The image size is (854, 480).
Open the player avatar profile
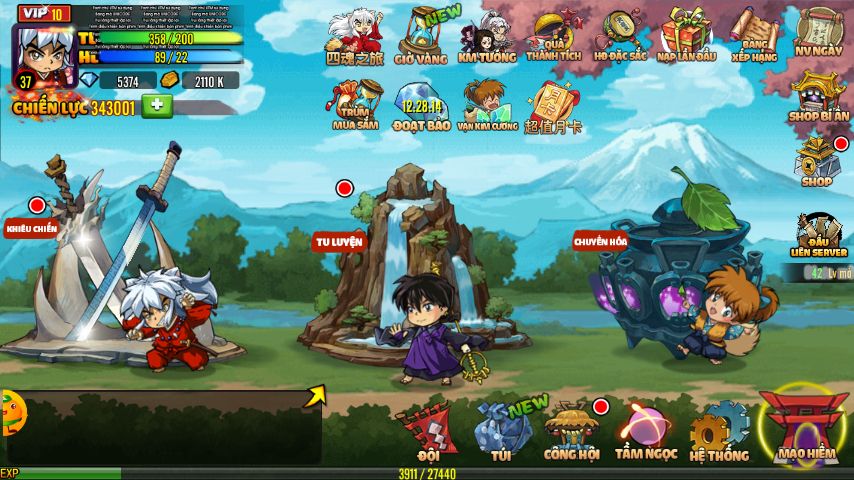point(43,50)
